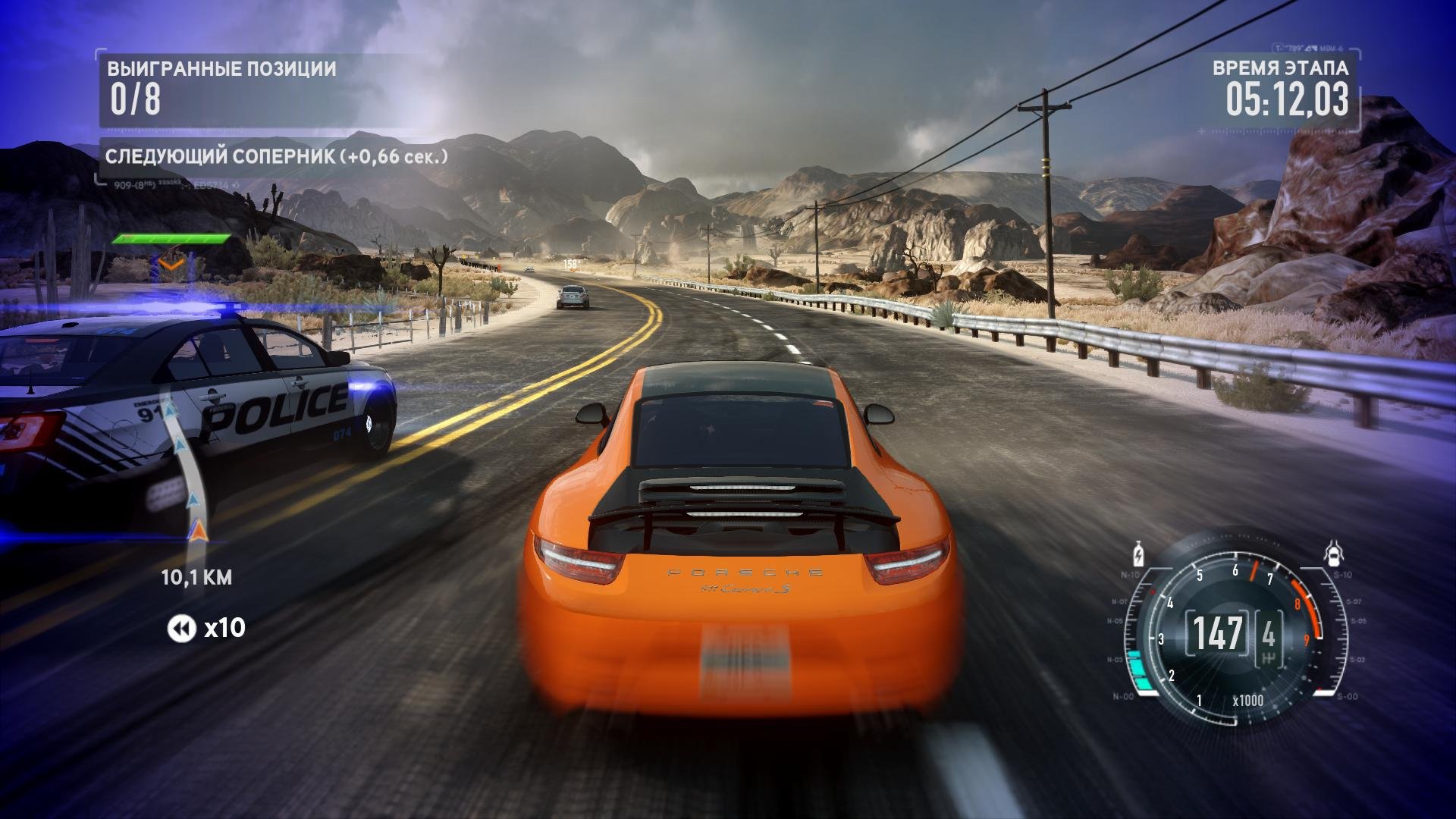Click the 'Следующий соперник' rival tracker panel

pos(276,157)
